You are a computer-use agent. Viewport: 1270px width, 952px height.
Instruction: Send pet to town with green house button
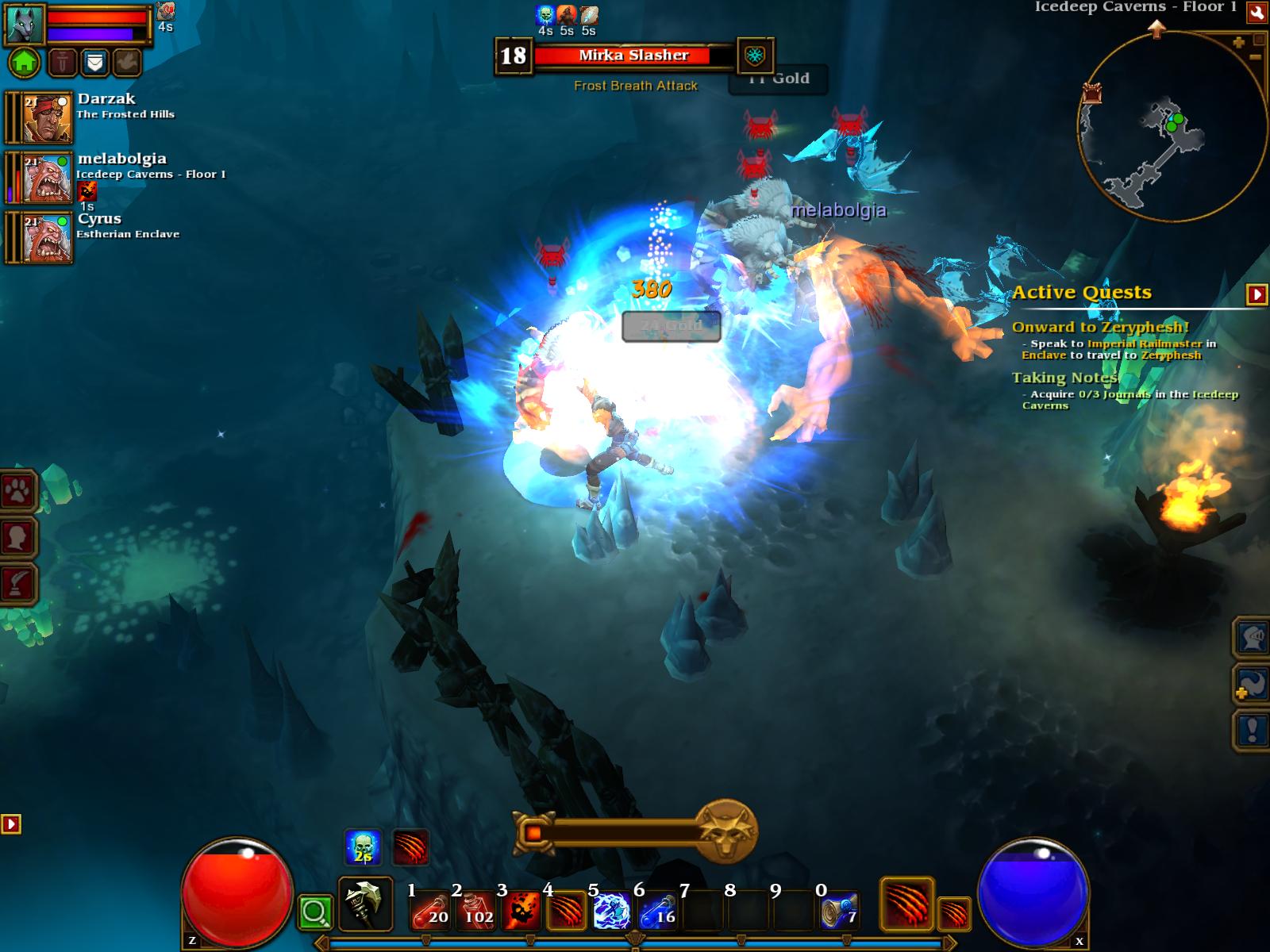[25, 62]
